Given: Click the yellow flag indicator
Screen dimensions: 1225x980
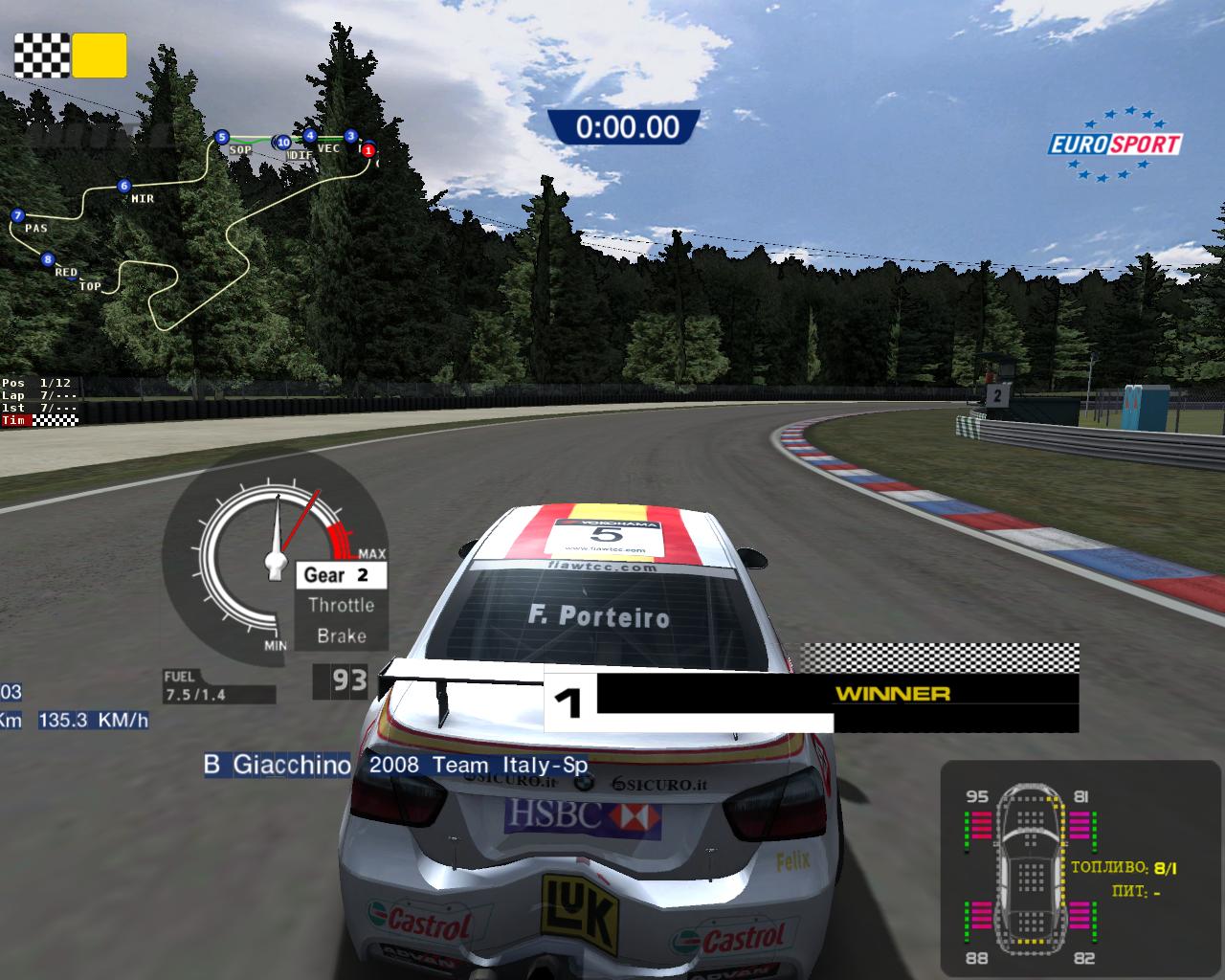Looking at the screenshot, I should pyautogui.click(x=100, y=56).
